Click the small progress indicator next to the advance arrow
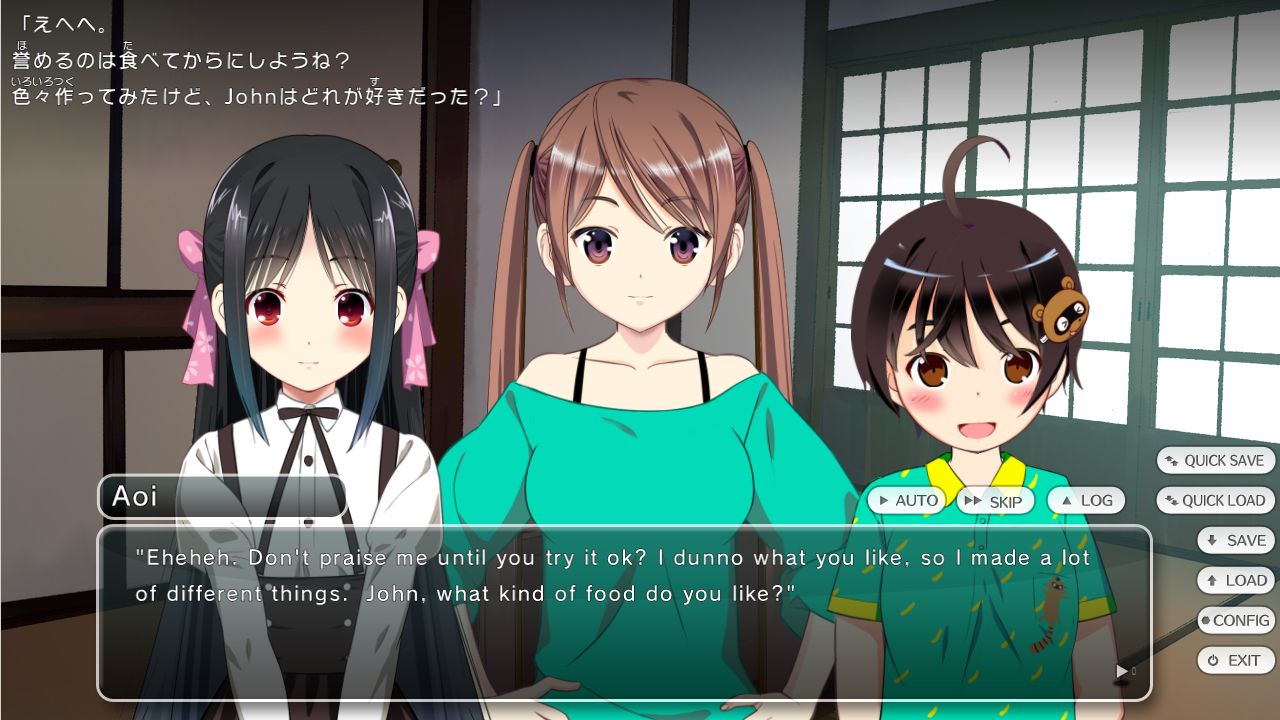The image size is (1280, 720). pyautogui.click(x=1134, y=671)
